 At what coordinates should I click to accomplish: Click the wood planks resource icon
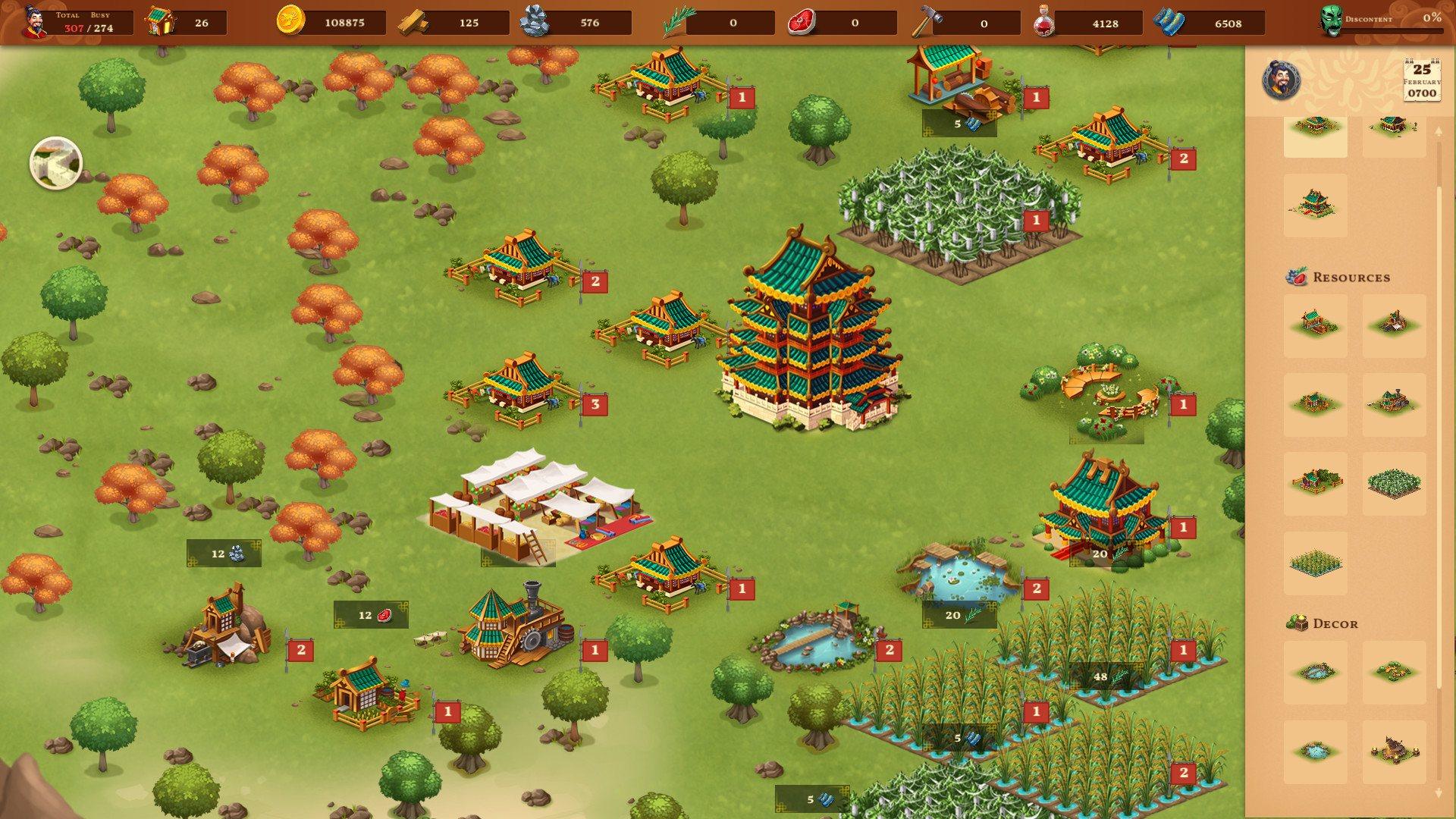coord(414,24)
